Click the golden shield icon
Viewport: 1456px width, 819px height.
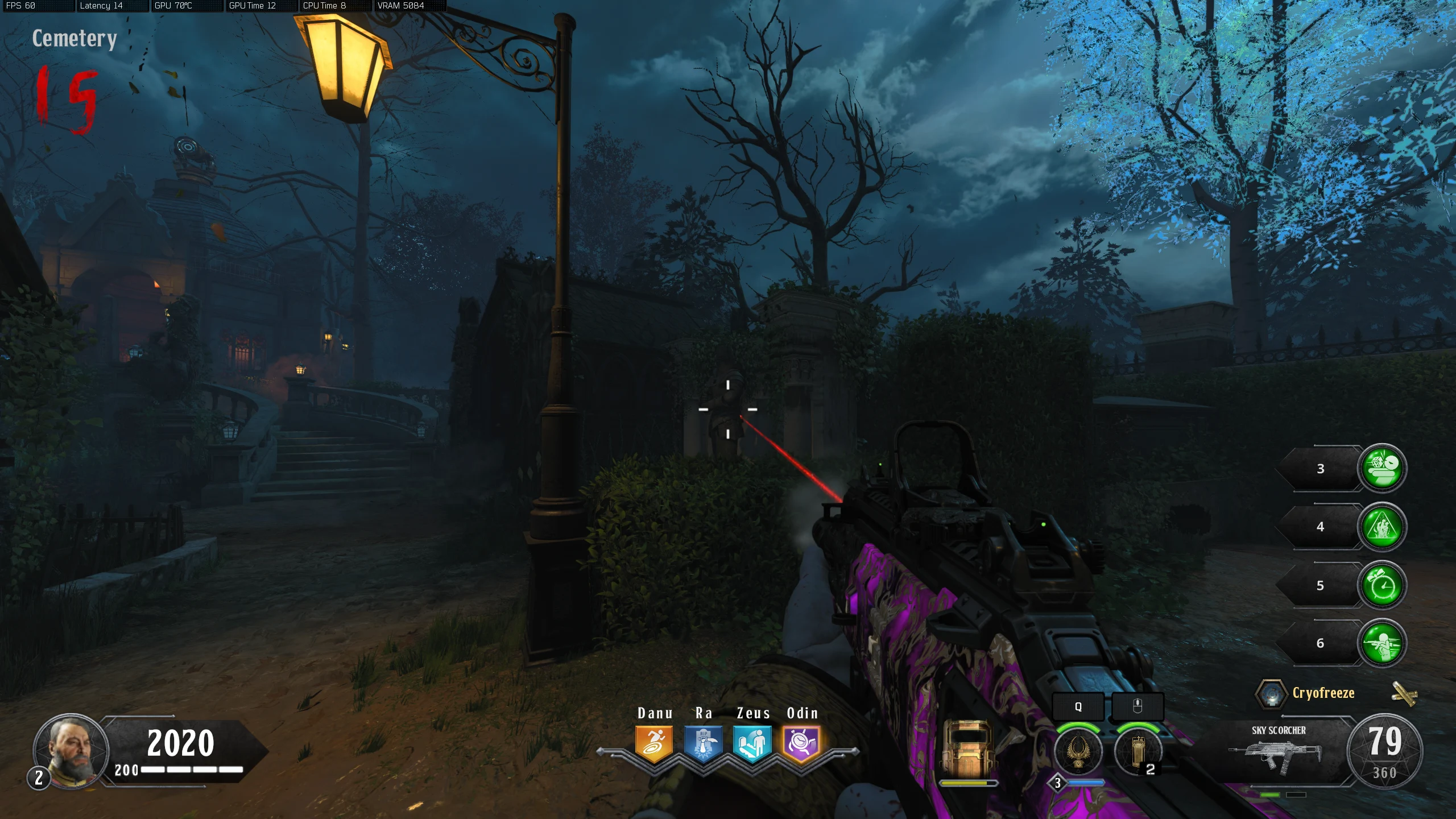tap(968, 749)
